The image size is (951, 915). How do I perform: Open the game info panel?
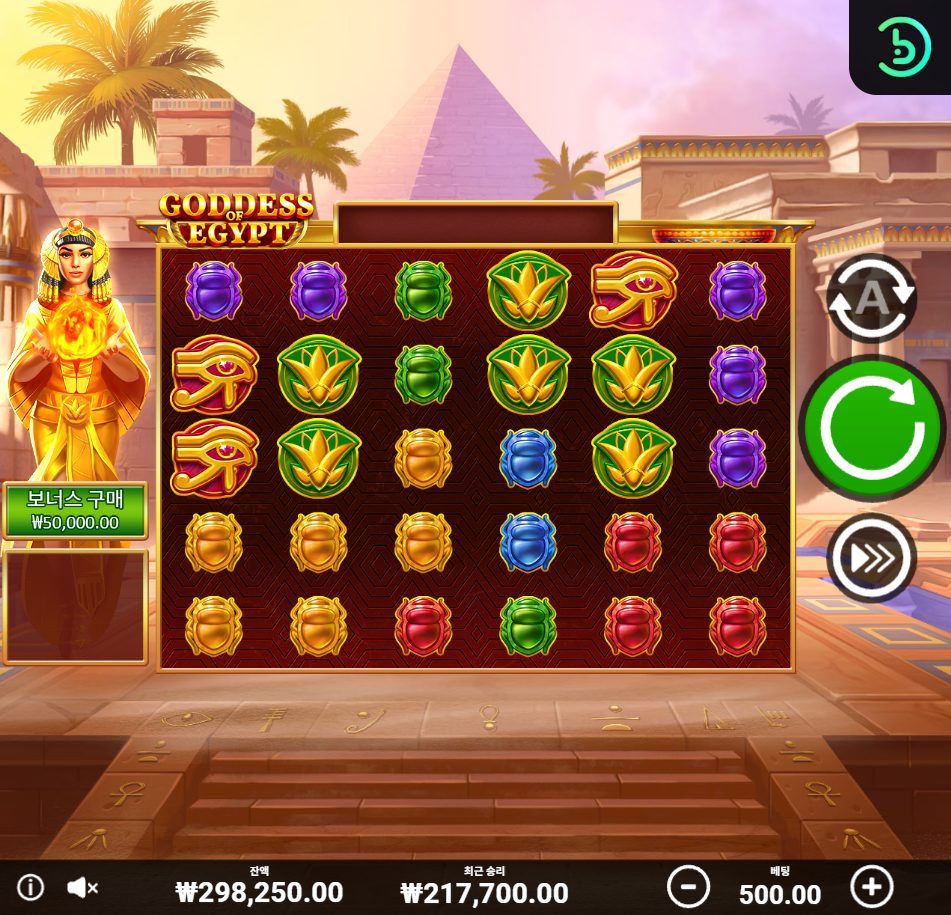tap(31, 887)
